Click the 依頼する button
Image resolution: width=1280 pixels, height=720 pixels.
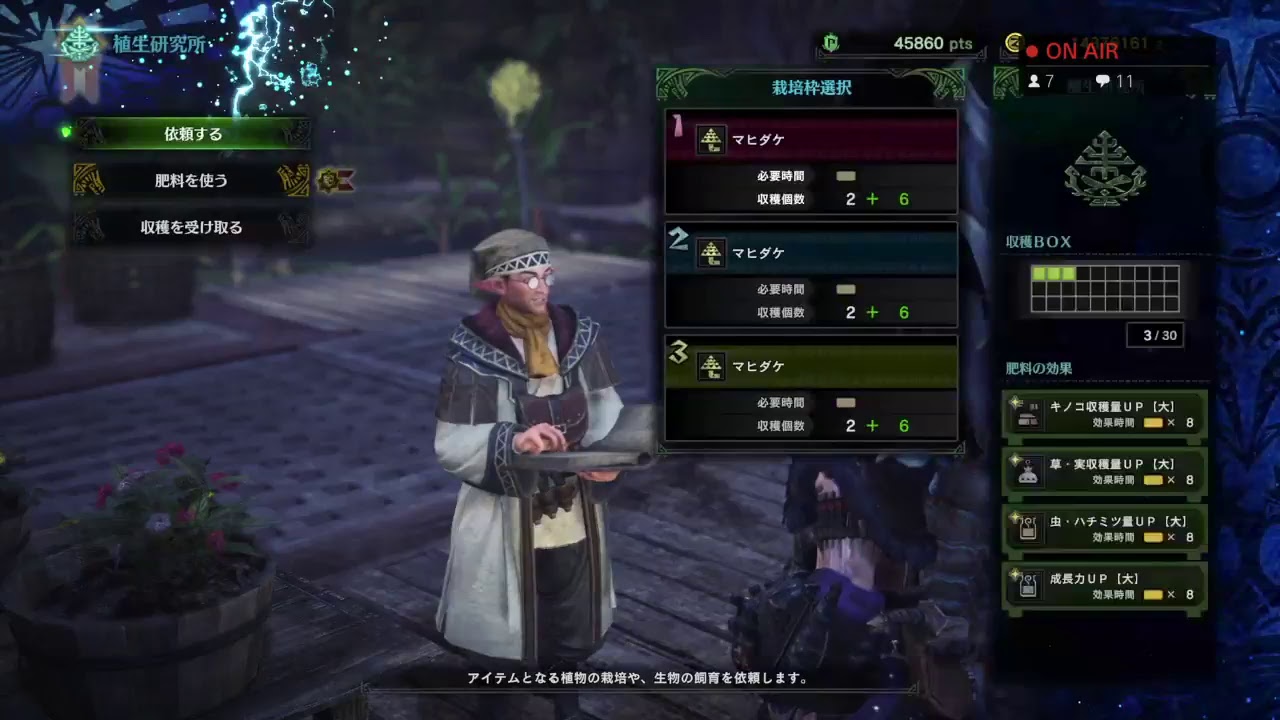(x=190, y=134)
